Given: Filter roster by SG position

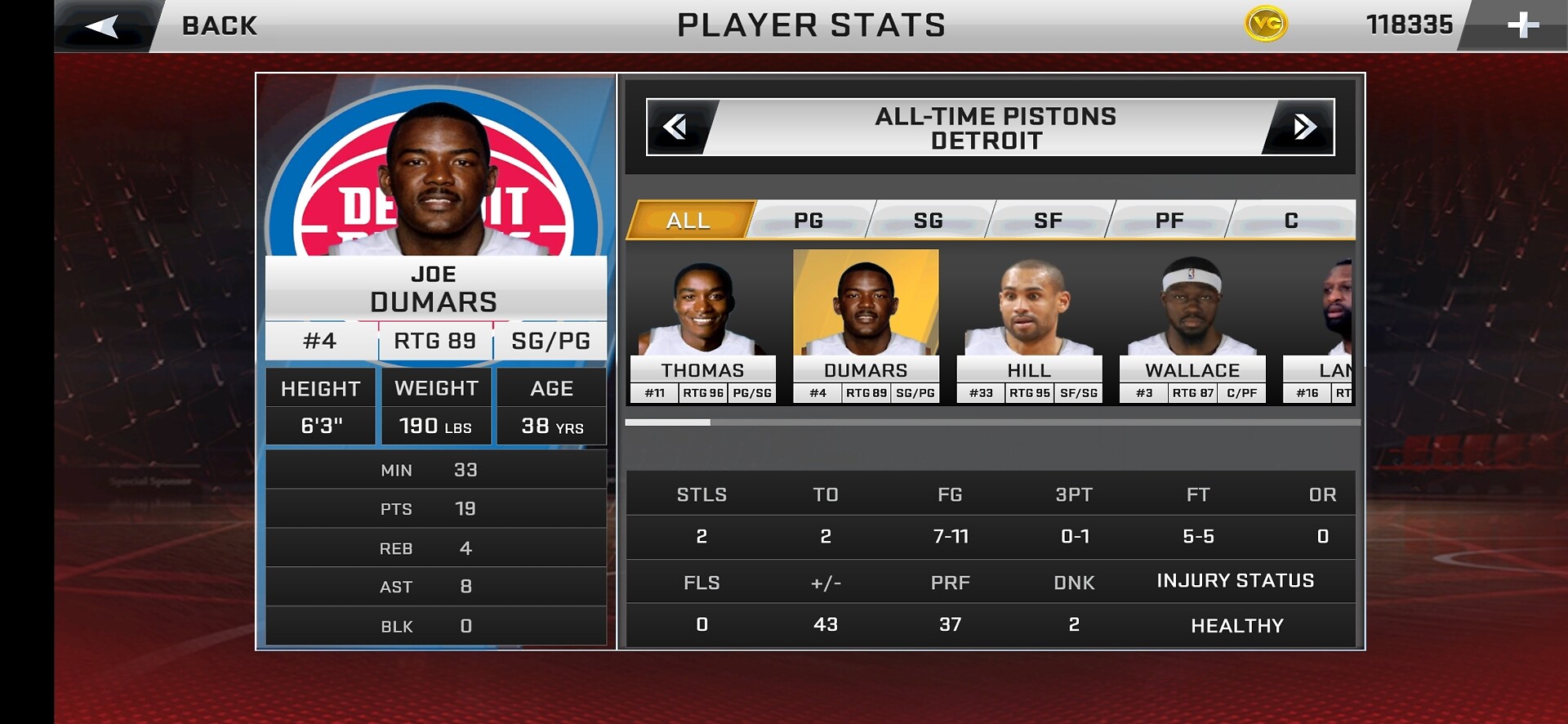Looking at the screenshot, I should [x=929, y=220].
